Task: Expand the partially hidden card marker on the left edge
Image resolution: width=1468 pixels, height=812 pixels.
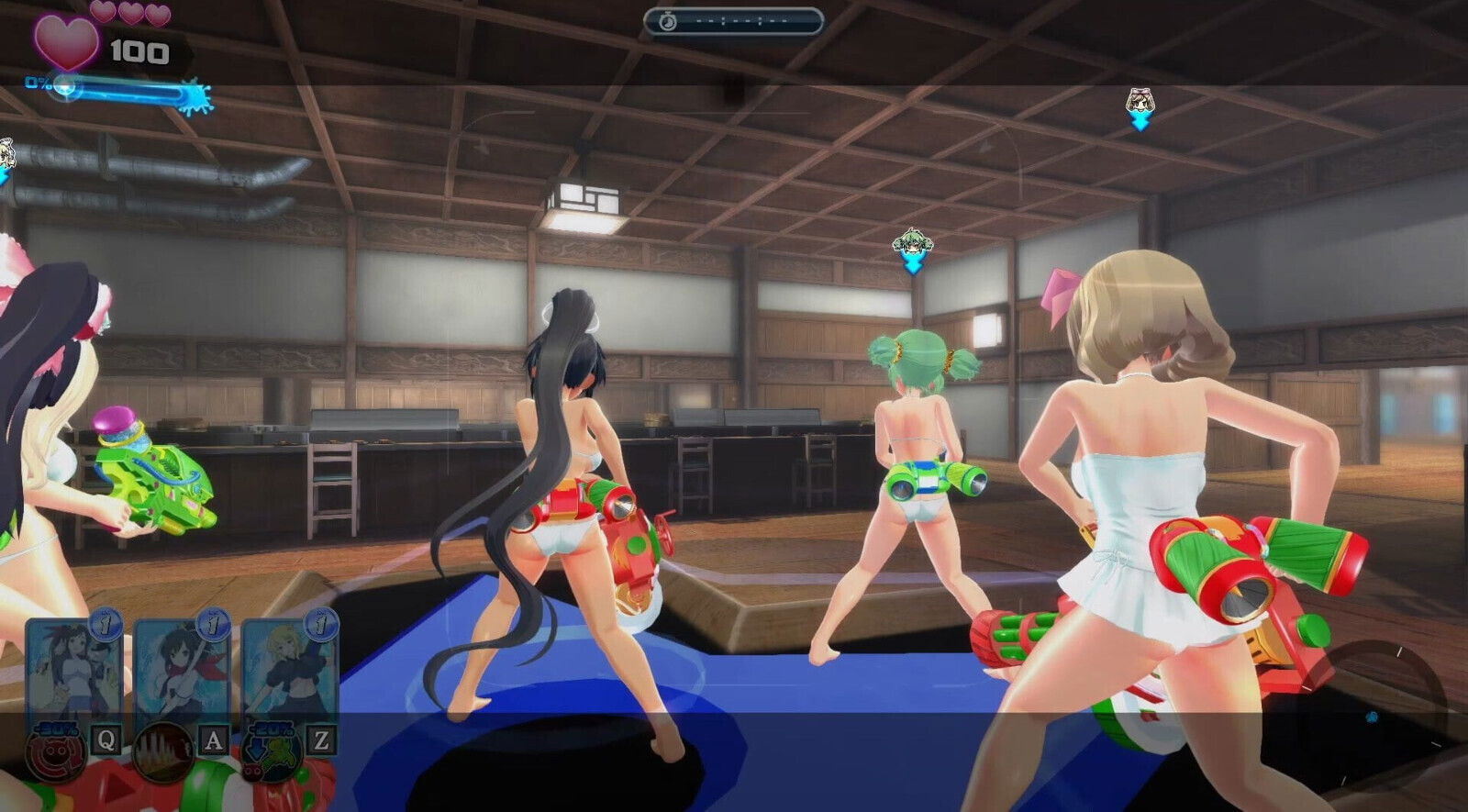Action: click(7, 150)
